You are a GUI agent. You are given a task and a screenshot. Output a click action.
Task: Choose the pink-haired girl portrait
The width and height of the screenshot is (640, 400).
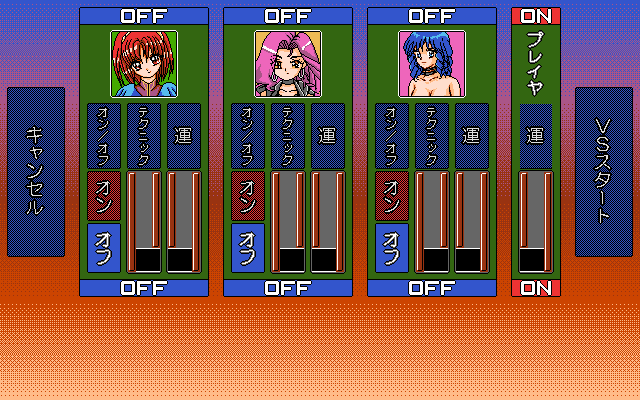point(287,63)
